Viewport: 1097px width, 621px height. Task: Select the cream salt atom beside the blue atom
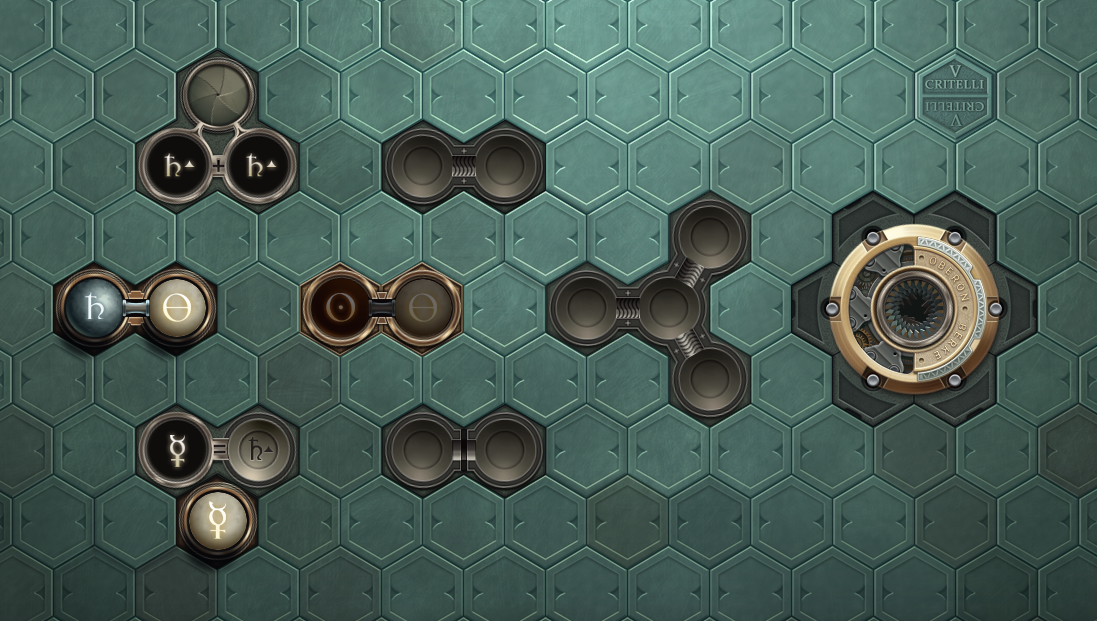[178, 307]
